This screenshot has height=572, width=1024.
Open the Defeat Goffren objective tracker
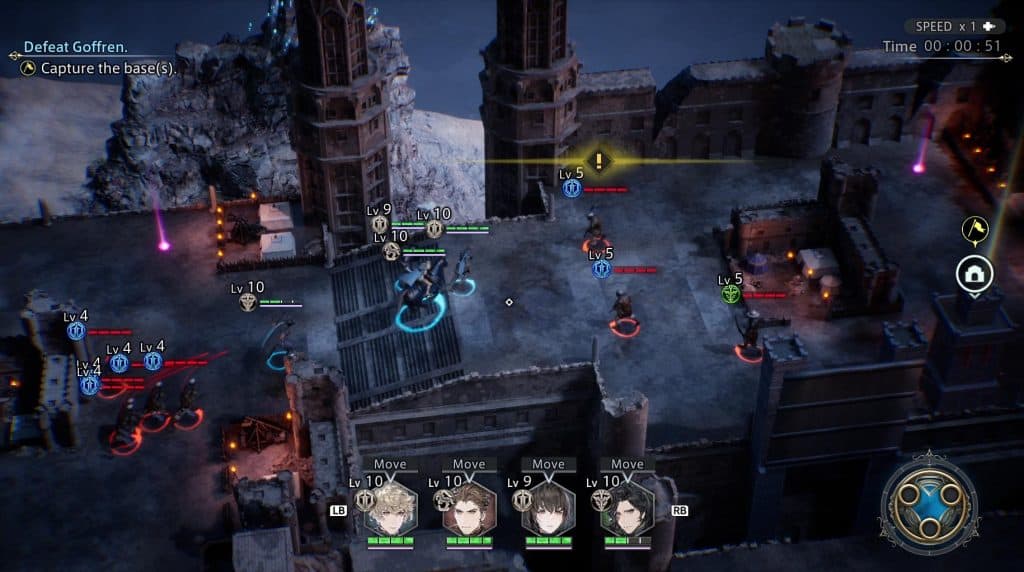75,47
